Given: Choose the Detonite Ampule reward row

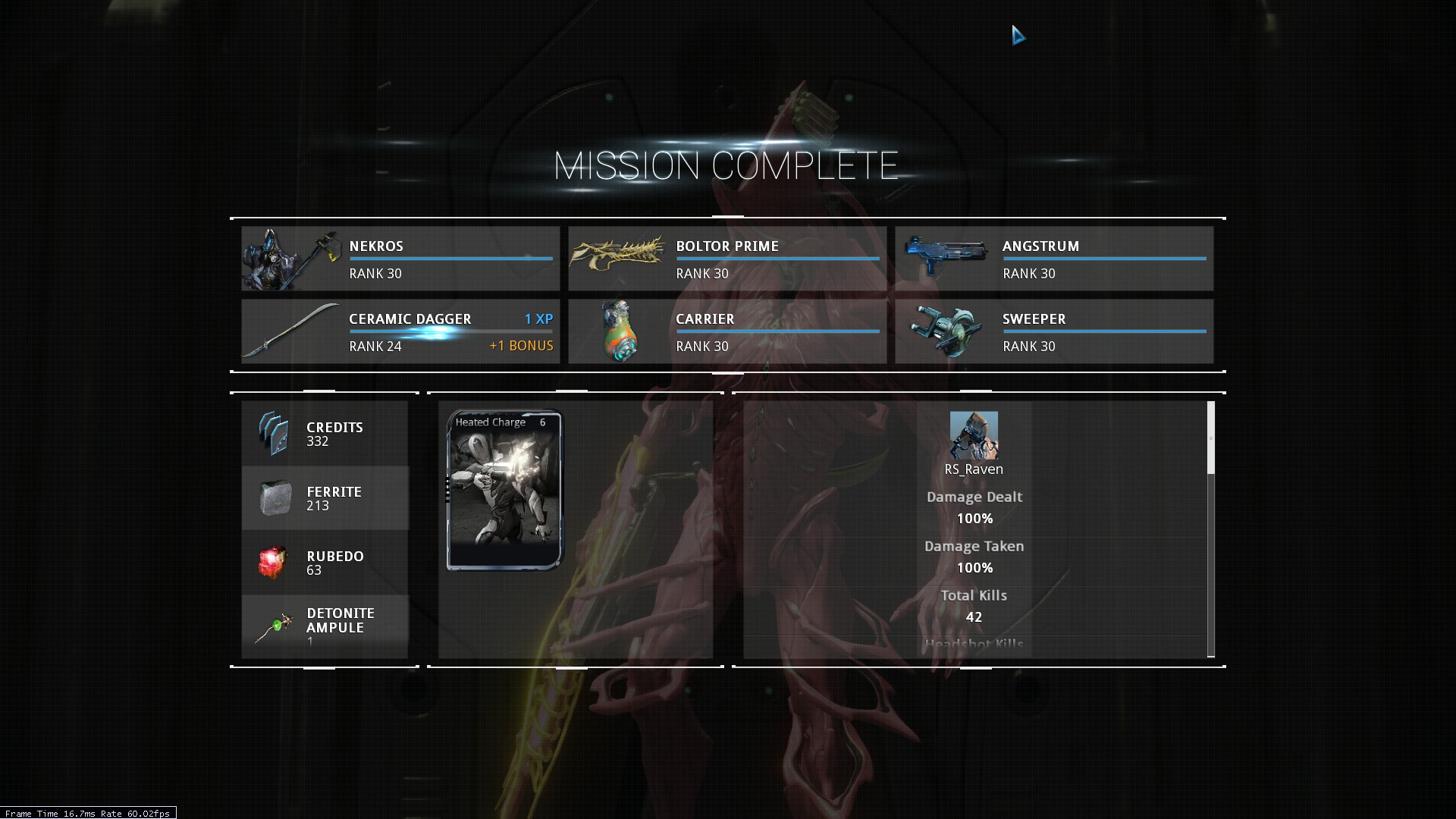Looking at the screenshot, I should (x=325, y=626).
